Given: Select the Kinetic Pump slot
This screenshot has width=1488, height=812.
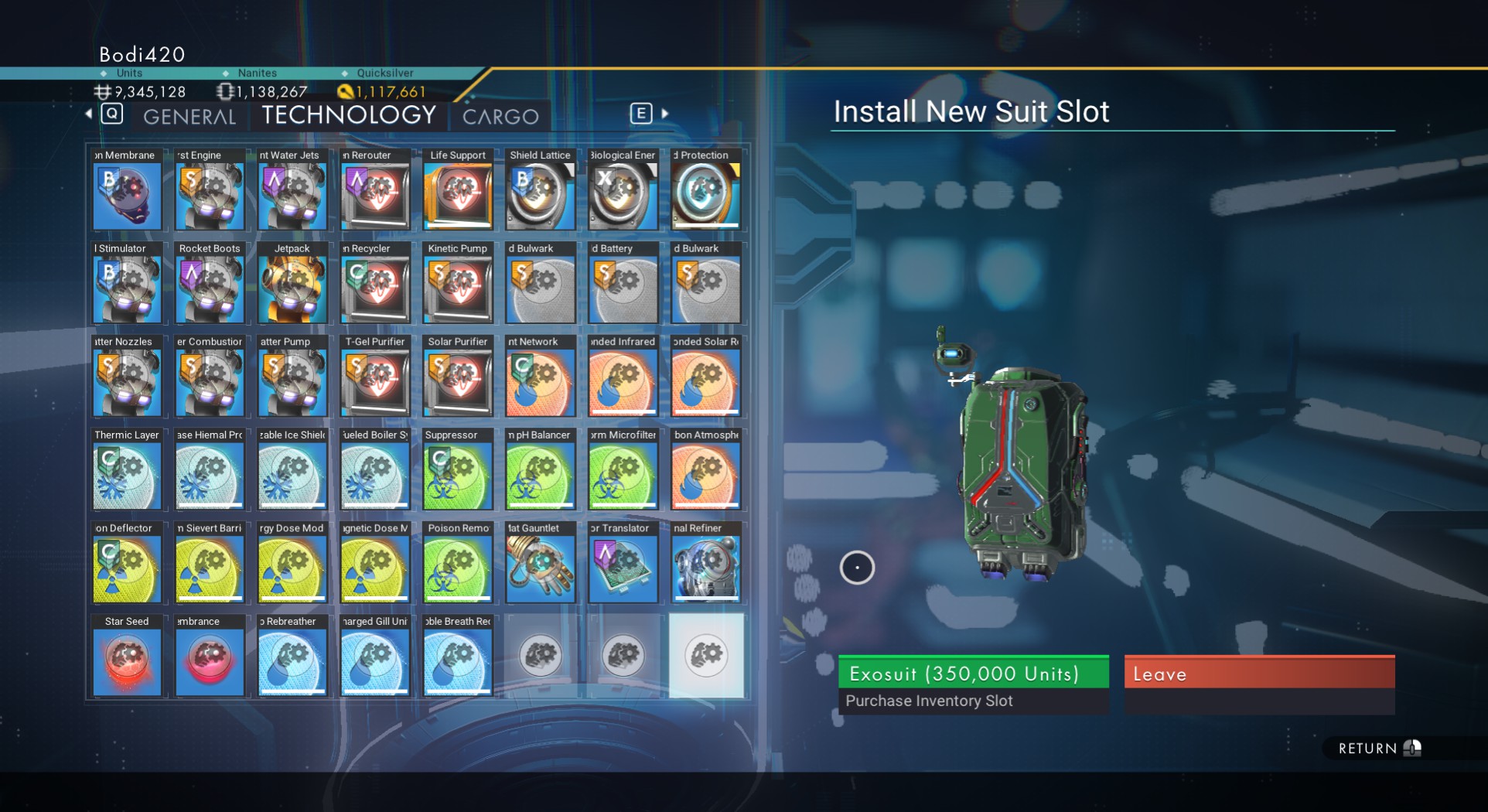Looking at the screenshot, I should [x=458, y=283].
